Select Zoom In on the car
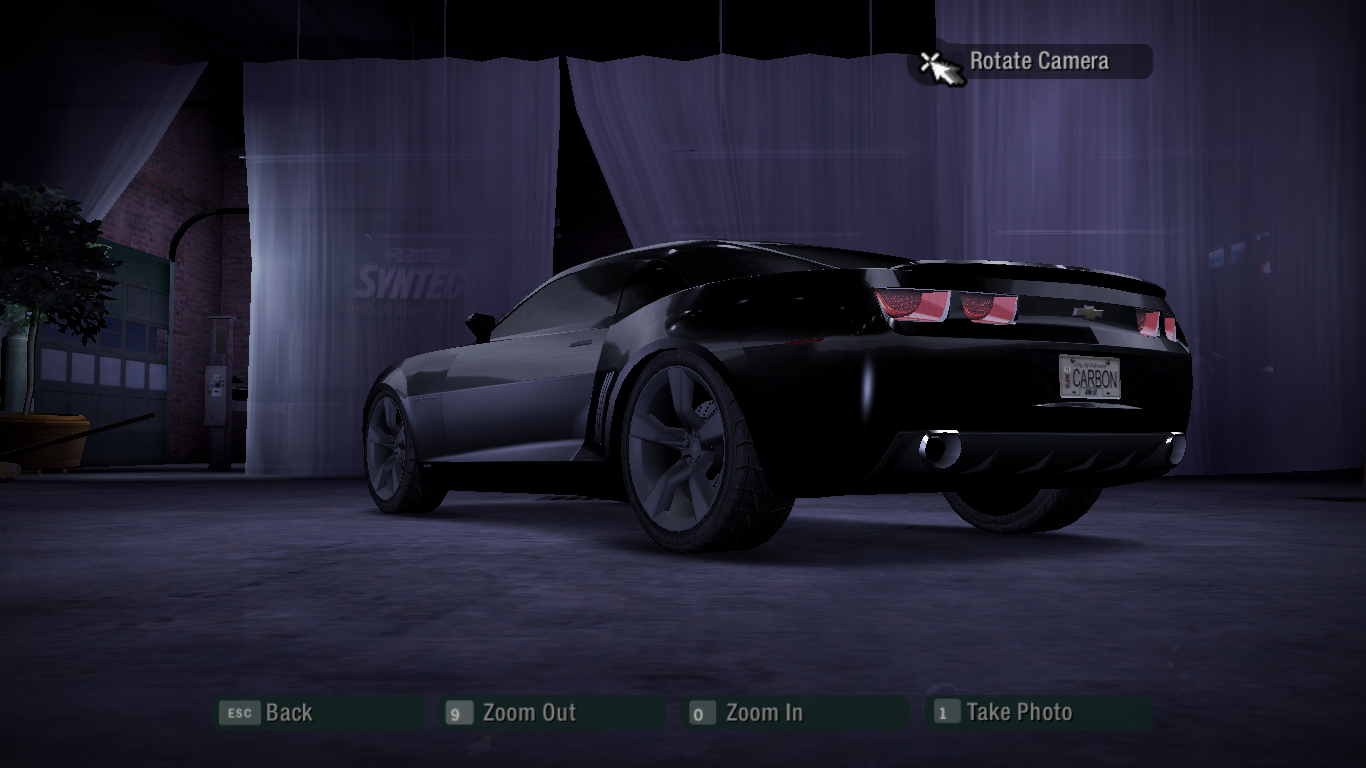This screenshot has height=768, width=1366. [x=763, y=713]
